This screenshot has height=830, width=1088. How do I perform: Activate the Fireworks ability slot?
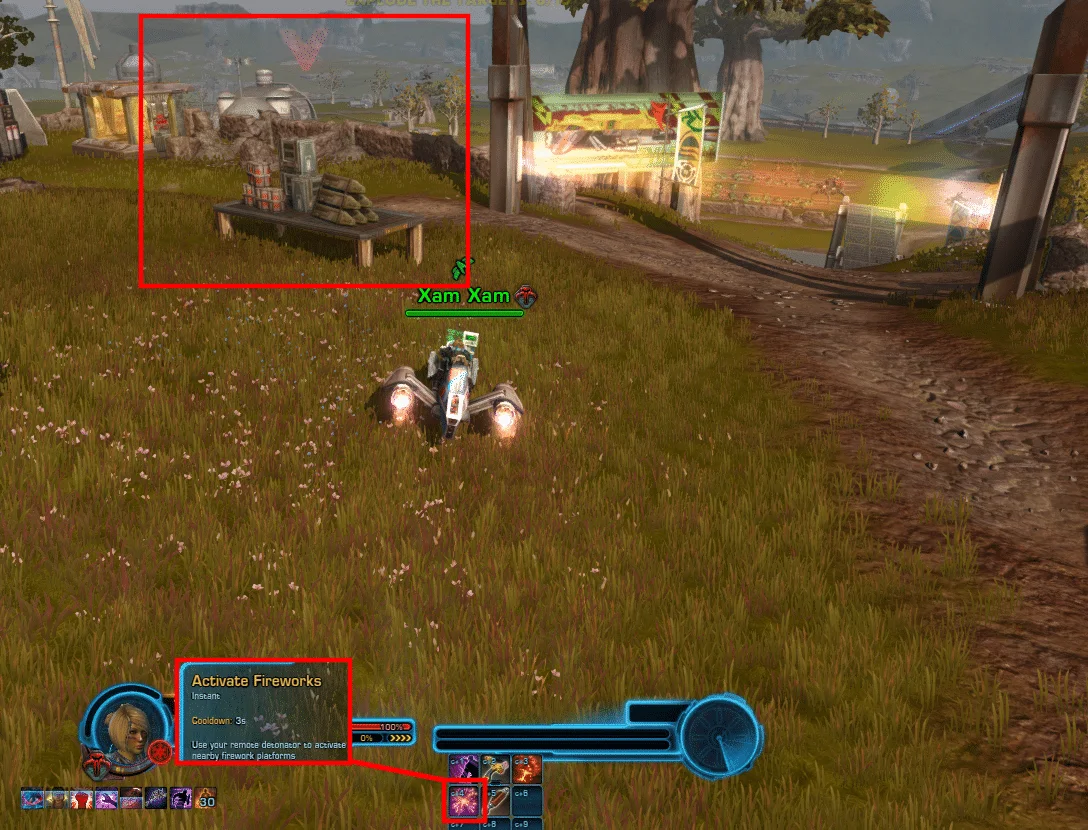click(x=465, y=799)
